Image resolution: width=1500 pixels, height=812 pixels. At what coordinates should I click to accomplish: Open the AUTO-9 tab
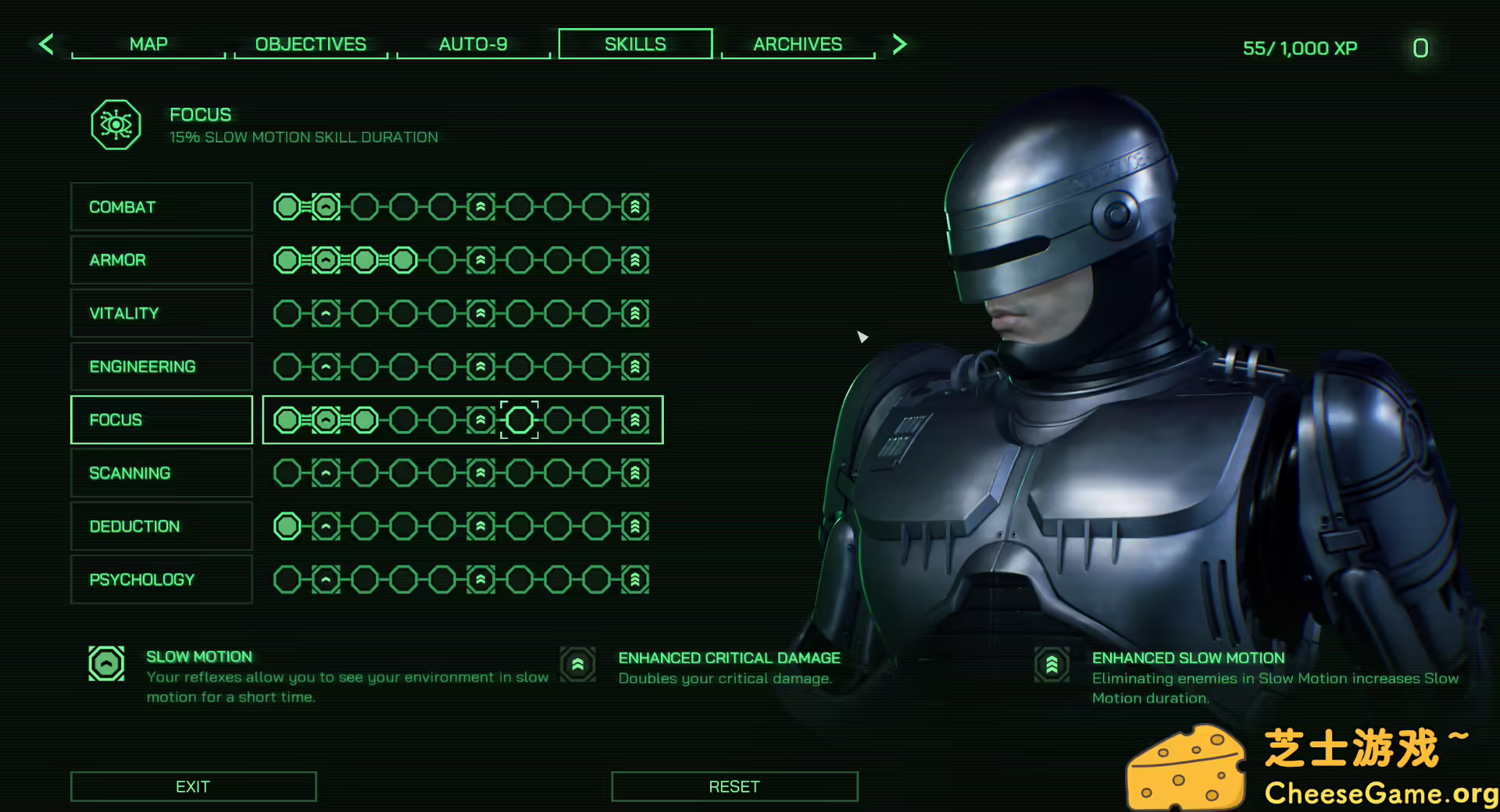click(473, 44)
